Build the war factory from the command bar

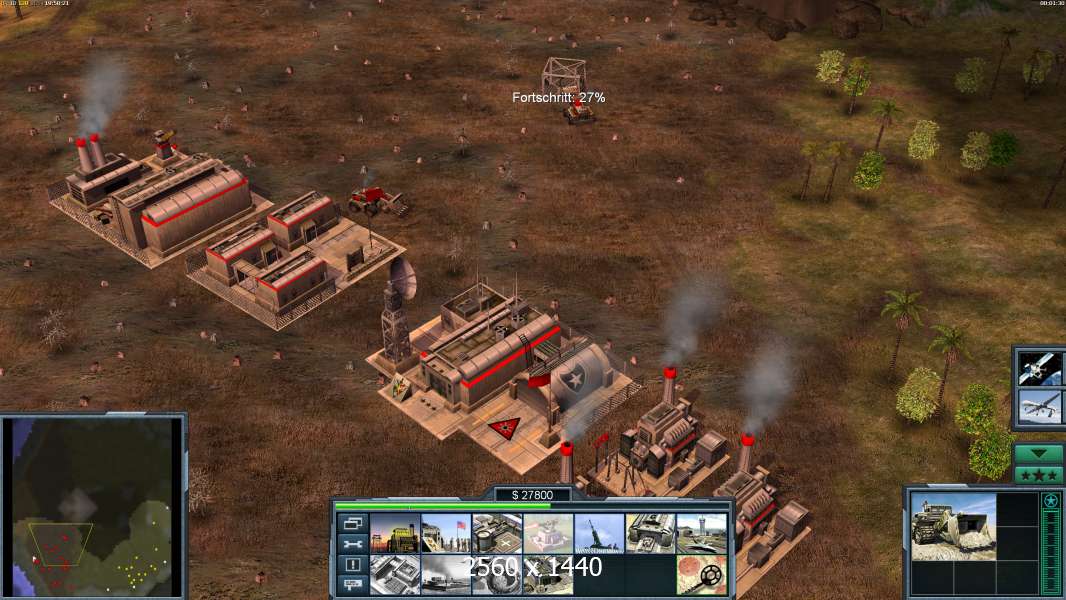[x=650, y=533]
